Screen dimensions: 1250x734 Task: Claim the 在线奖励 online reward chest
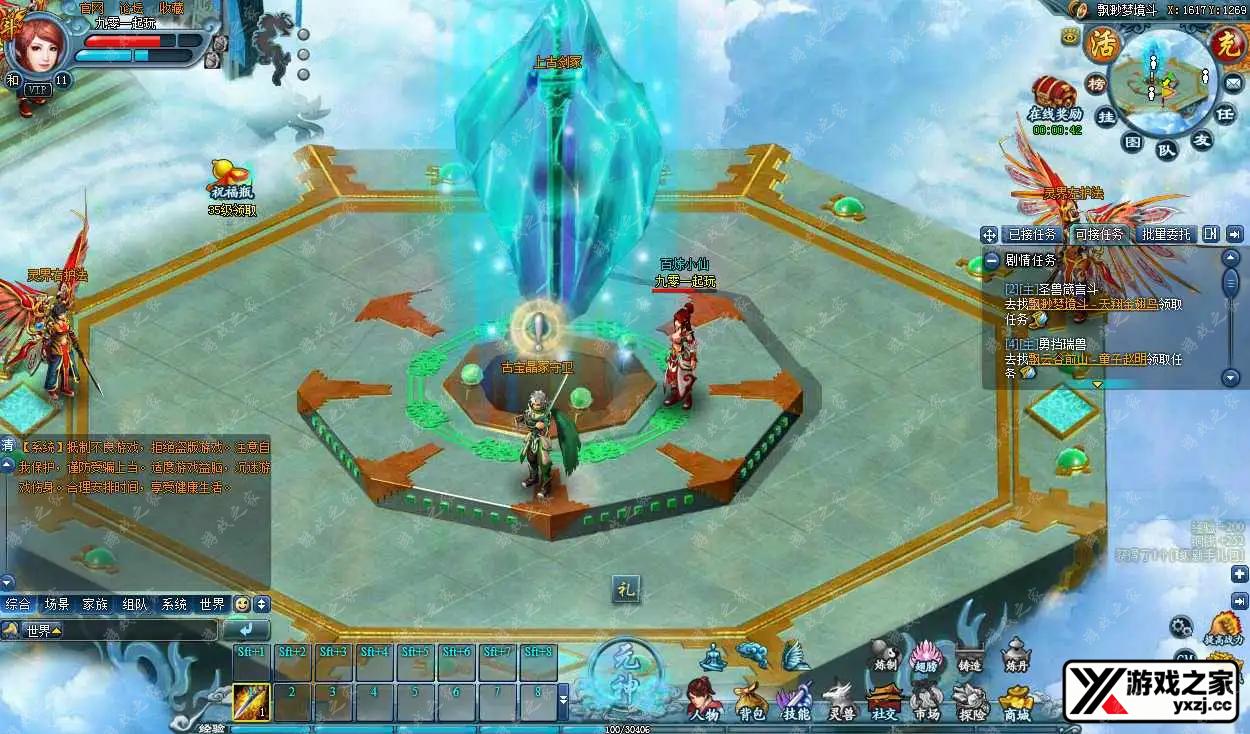tap(1055, 97)
